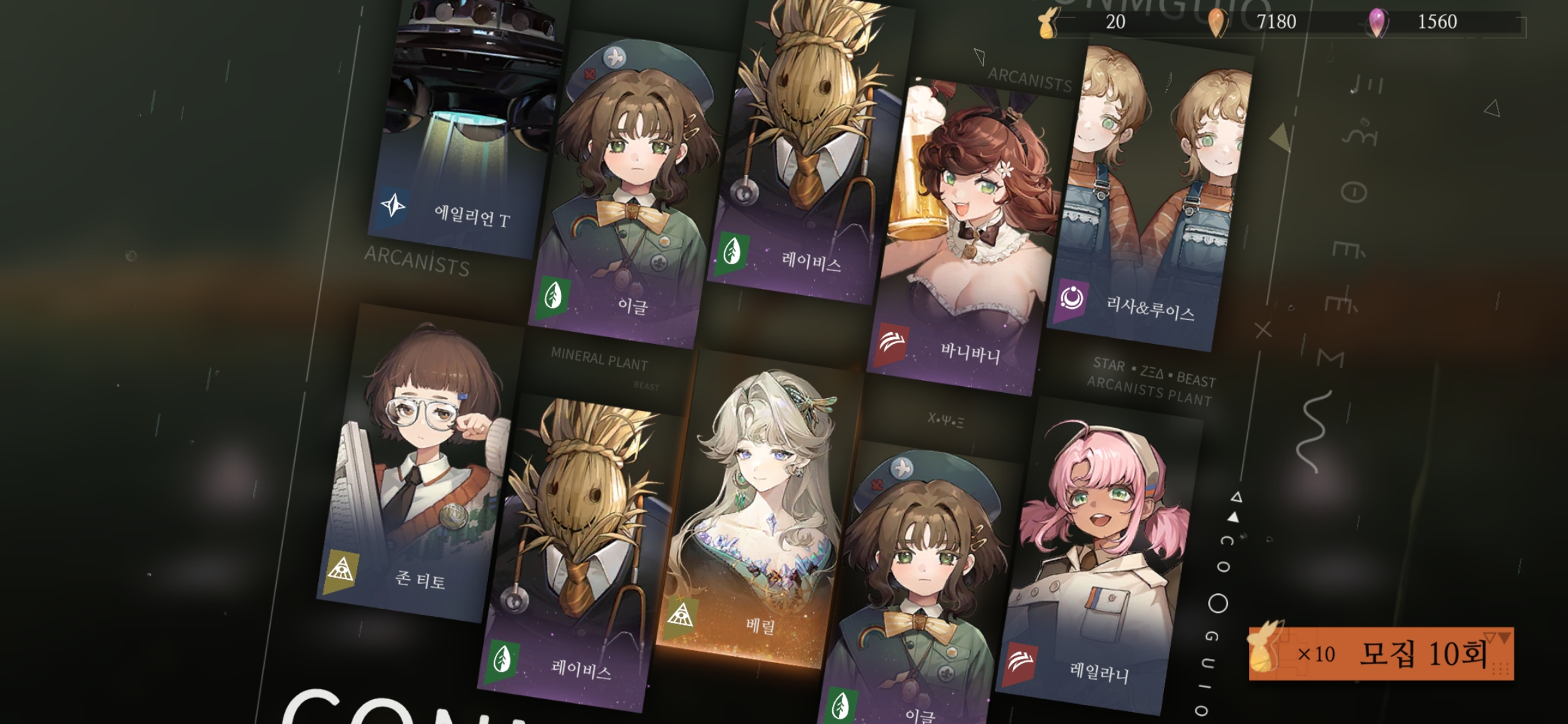Summon ten more times with 모집 10회
Image resolution: width=1568 pixels, height=724 pixels.
(x=1380, y=654)
